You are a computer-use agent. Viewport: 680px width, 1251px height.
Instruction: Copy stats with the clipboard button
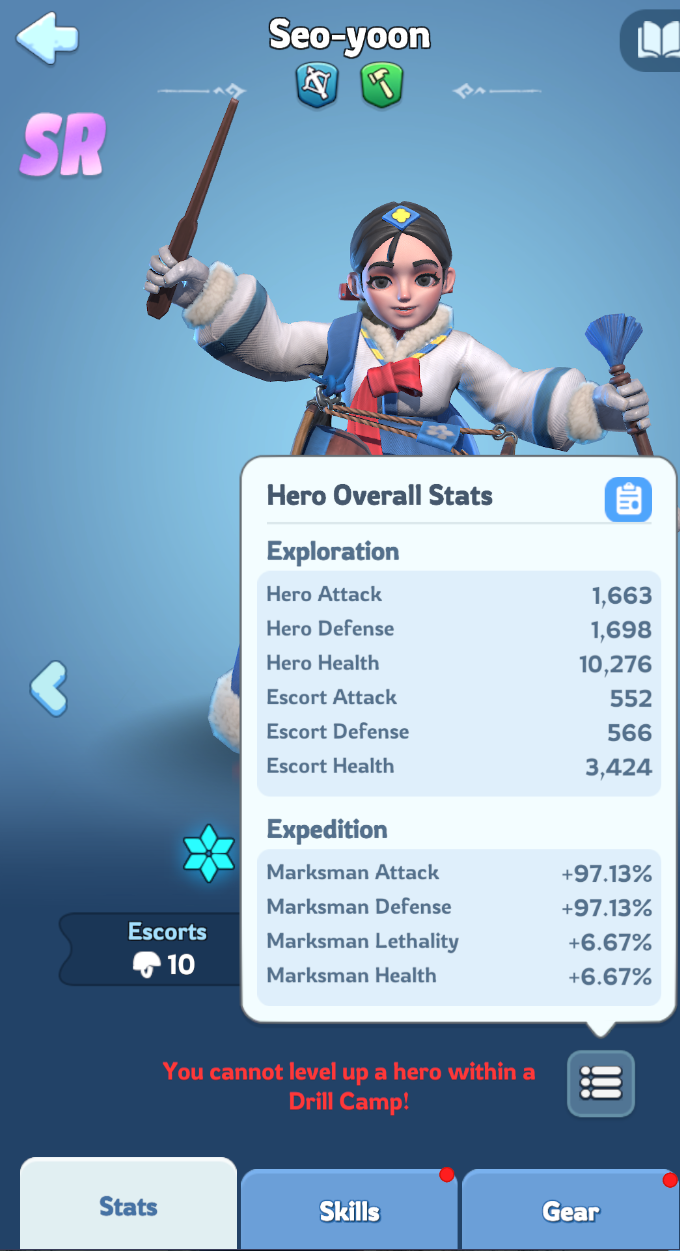[x=628, y=499]
